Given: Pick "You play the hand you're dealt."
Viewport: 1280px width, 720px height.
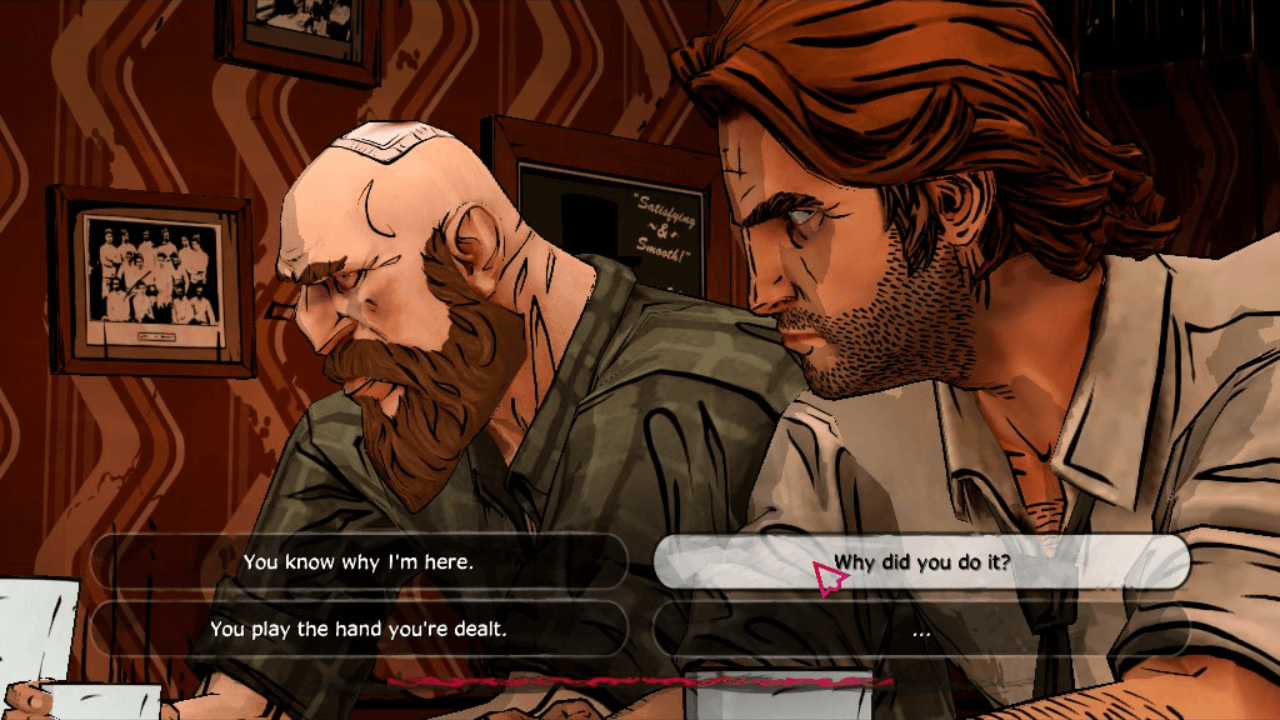Looking at the screenshot, I should tap(358, 629).
